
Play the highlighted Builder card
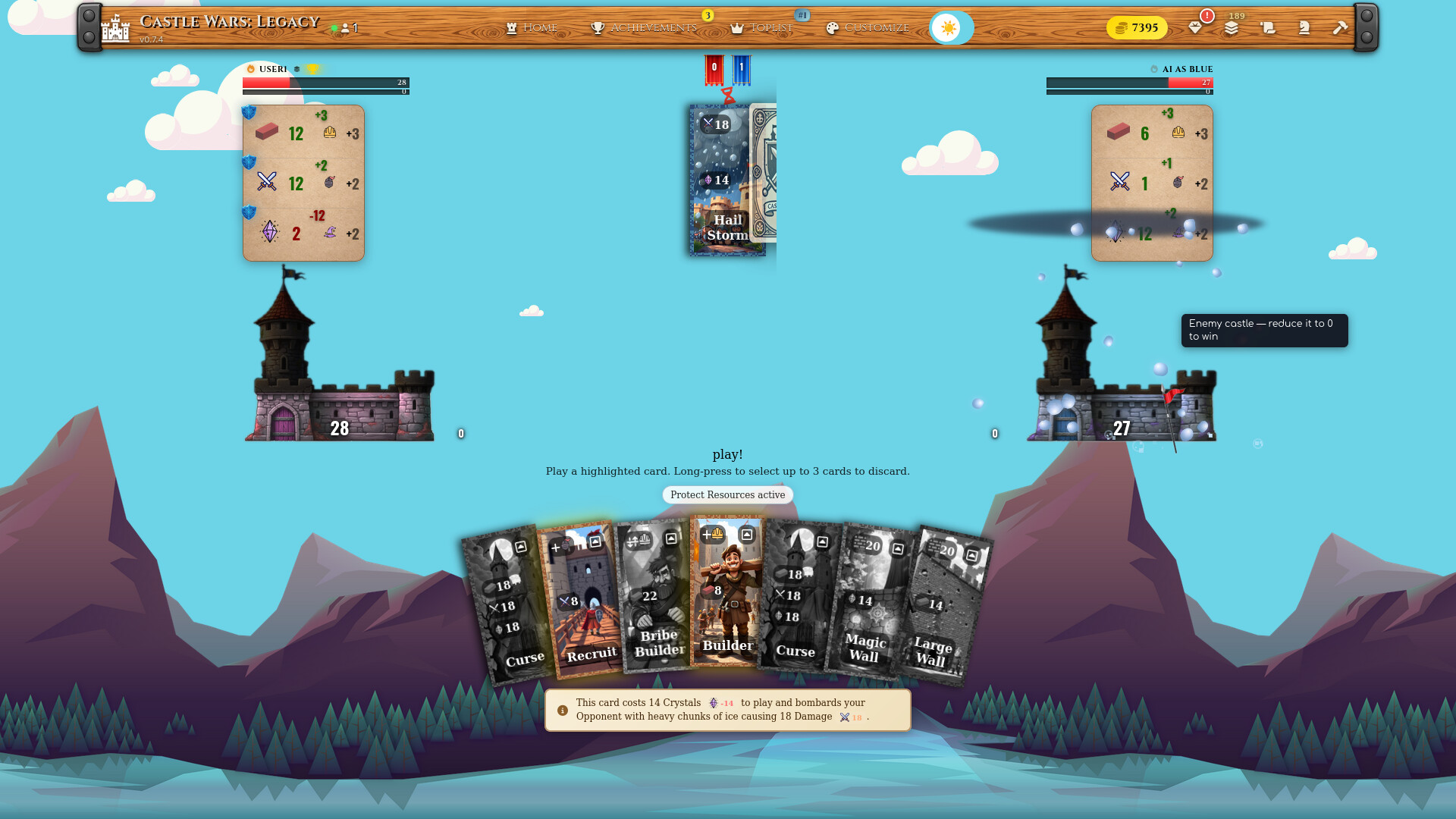click(x=726, y=607)
